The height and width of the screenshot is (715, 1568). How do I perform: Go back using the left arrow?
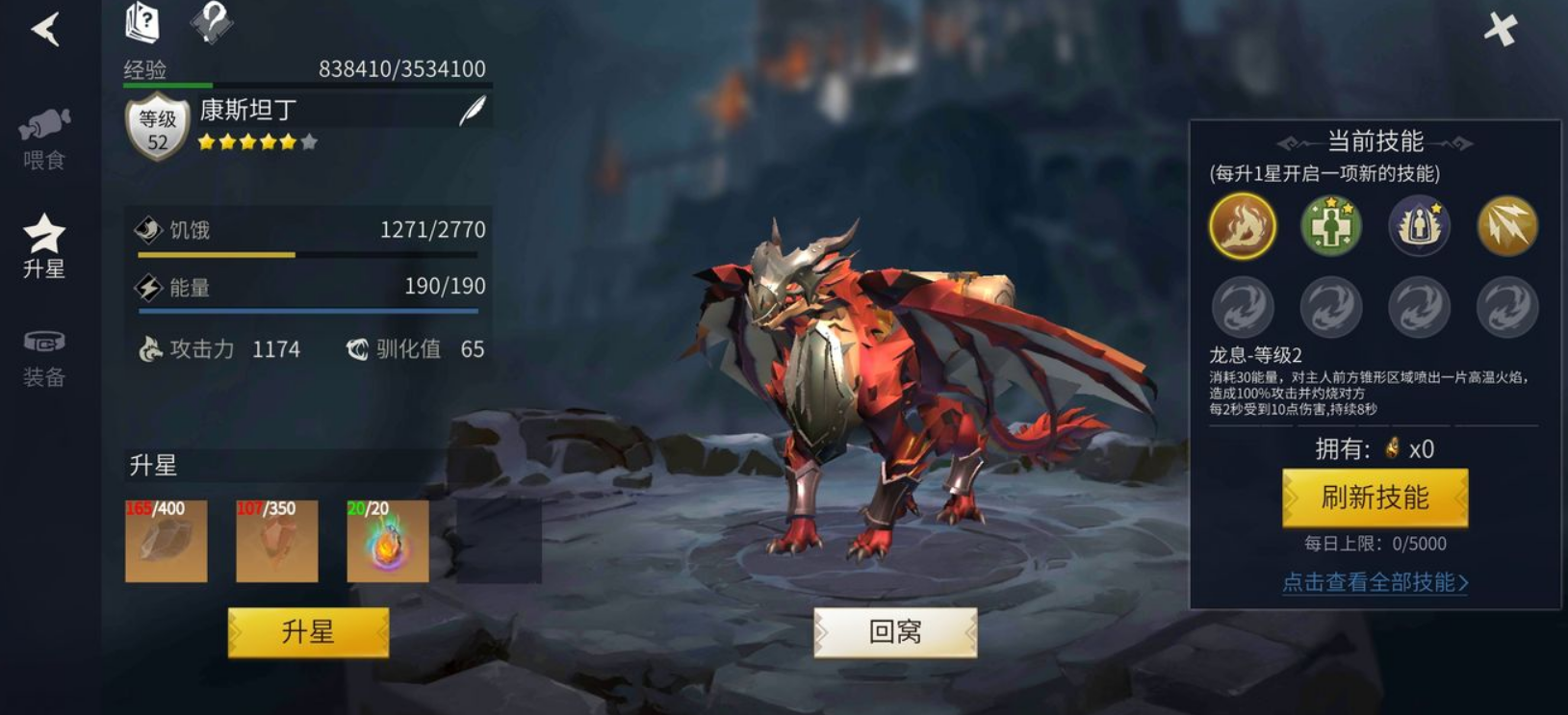tap(45, 29)
